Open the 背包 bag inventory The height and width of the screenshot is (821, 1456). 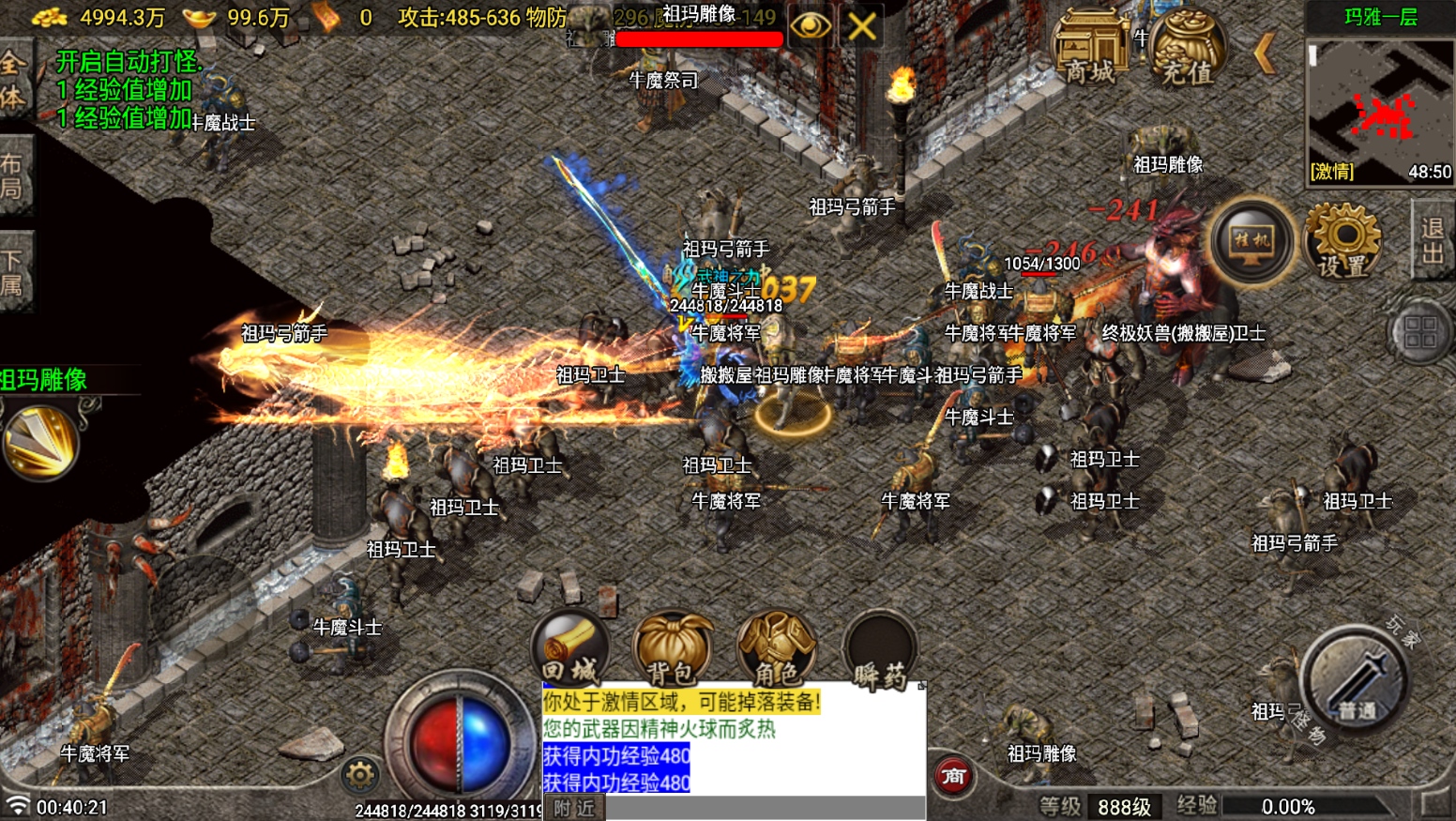[x=672, y=649]
